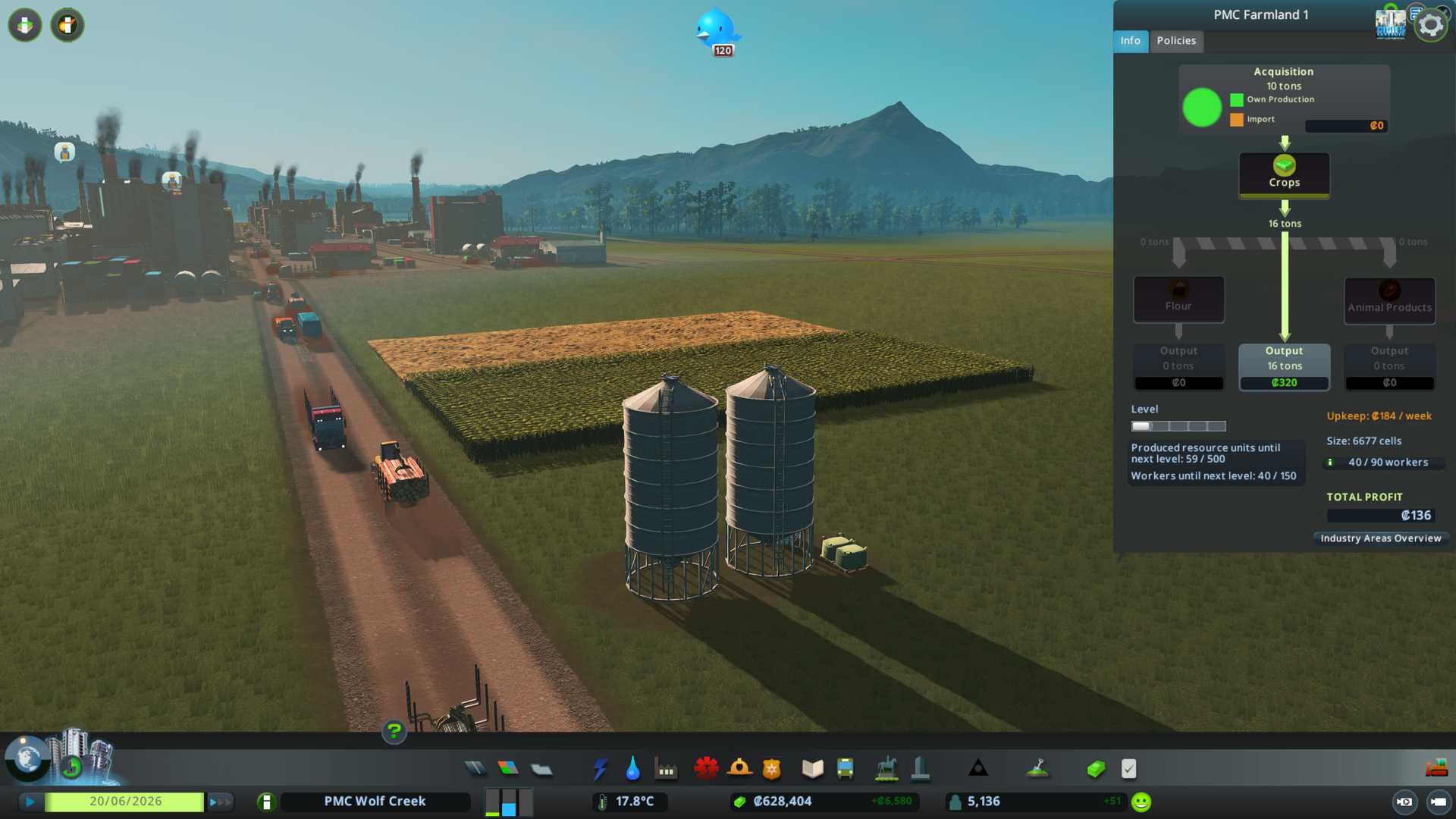
Task: Switch to the Policies tab
Action: click(x=1176, y=41)
